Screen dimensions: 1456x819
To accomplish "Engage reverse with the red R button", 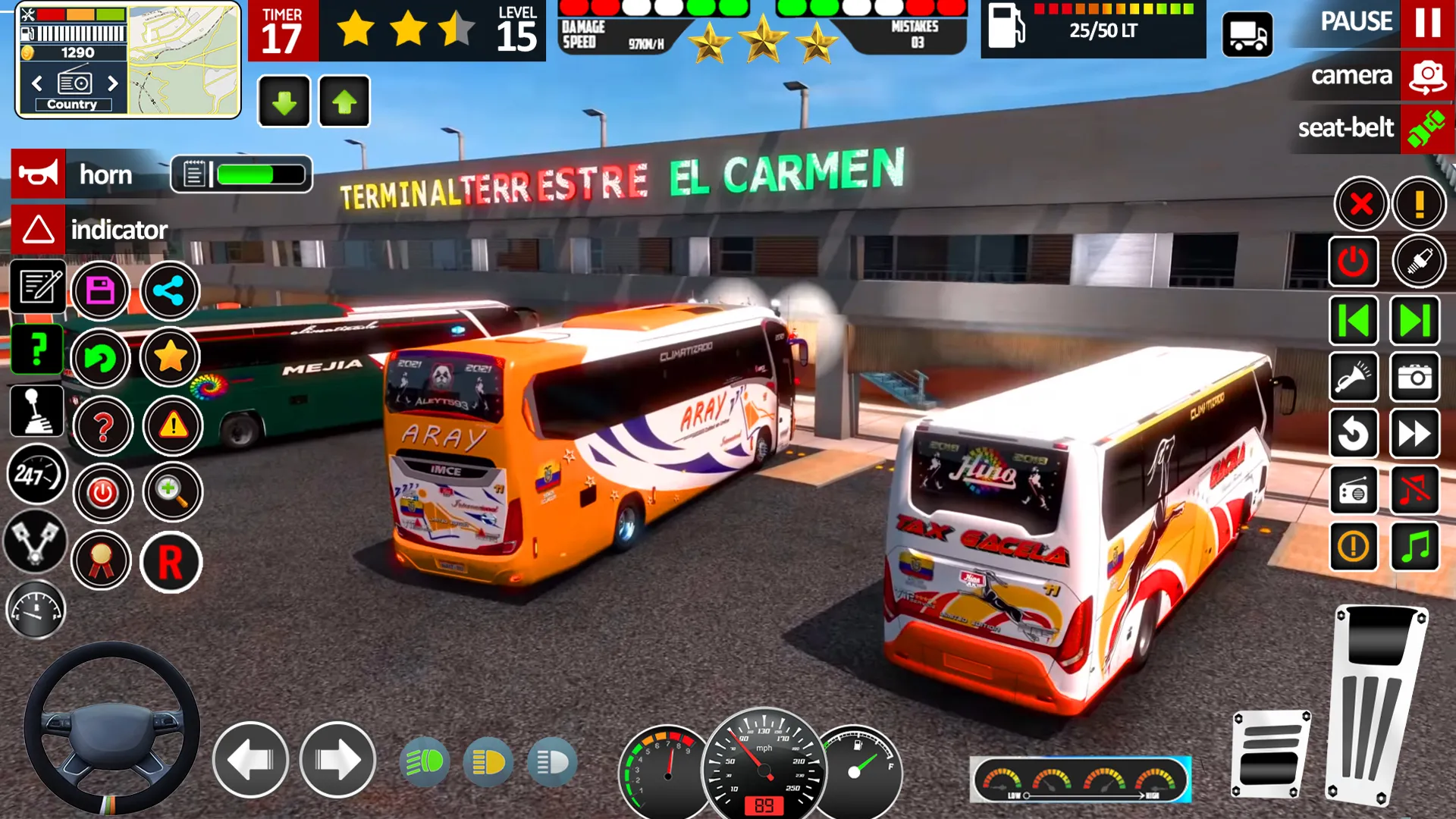I will pos(171,563).
